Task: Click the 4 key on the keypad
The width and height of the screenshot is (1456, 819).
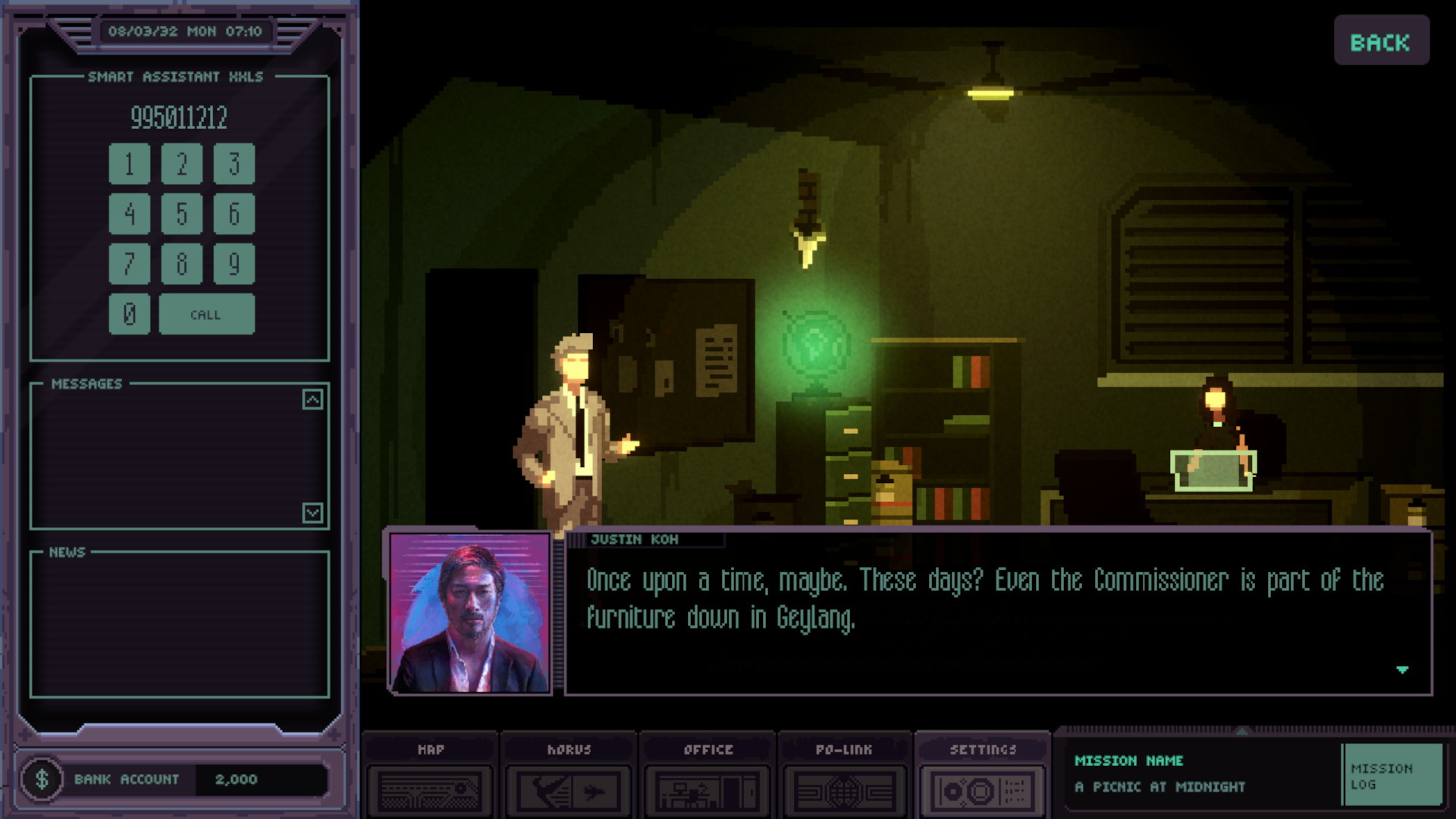Action: (x=129, y=214)
